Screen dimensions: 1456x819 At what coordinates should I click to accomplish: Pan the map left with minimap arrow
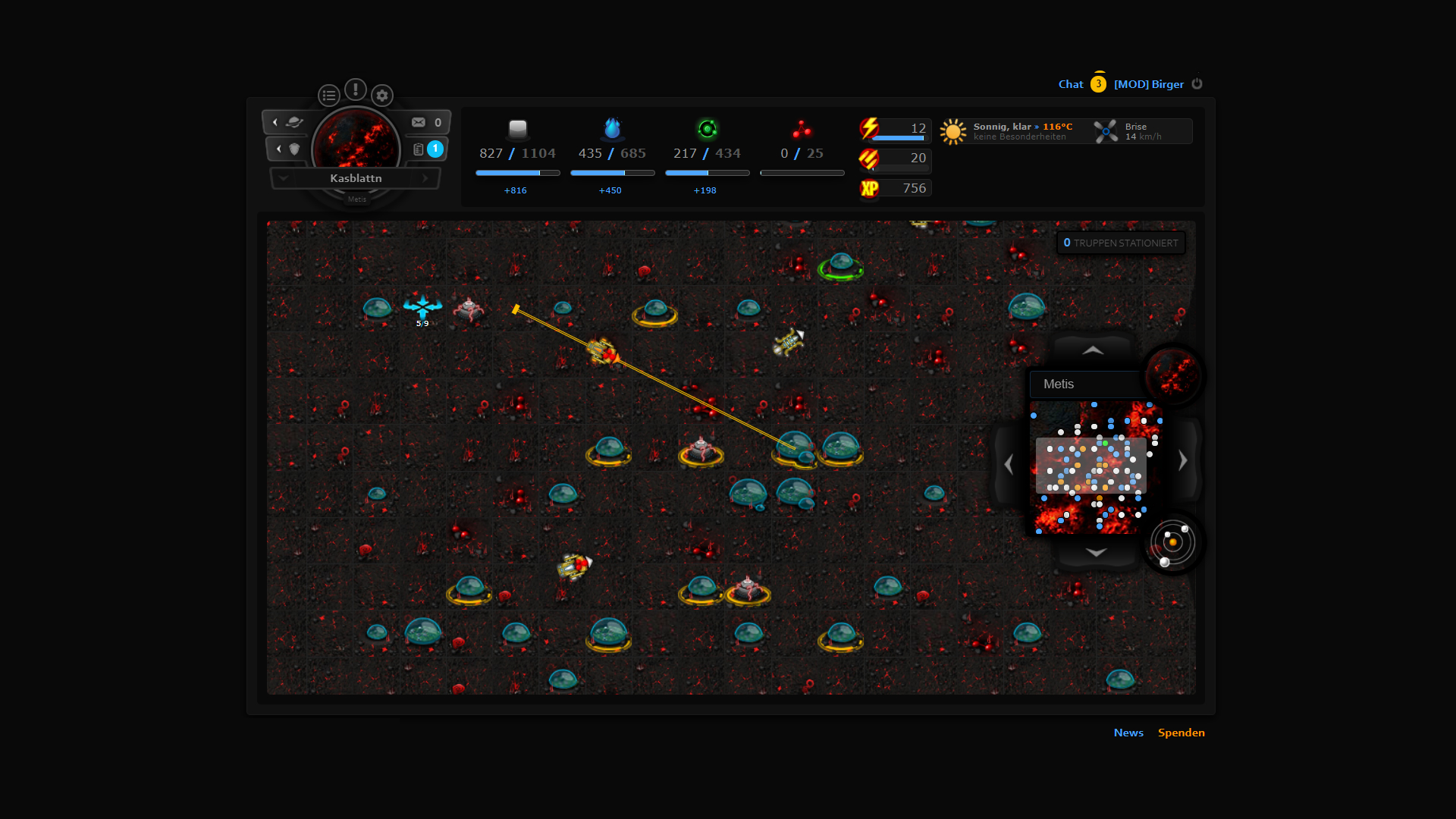(x=1009, y=463)
